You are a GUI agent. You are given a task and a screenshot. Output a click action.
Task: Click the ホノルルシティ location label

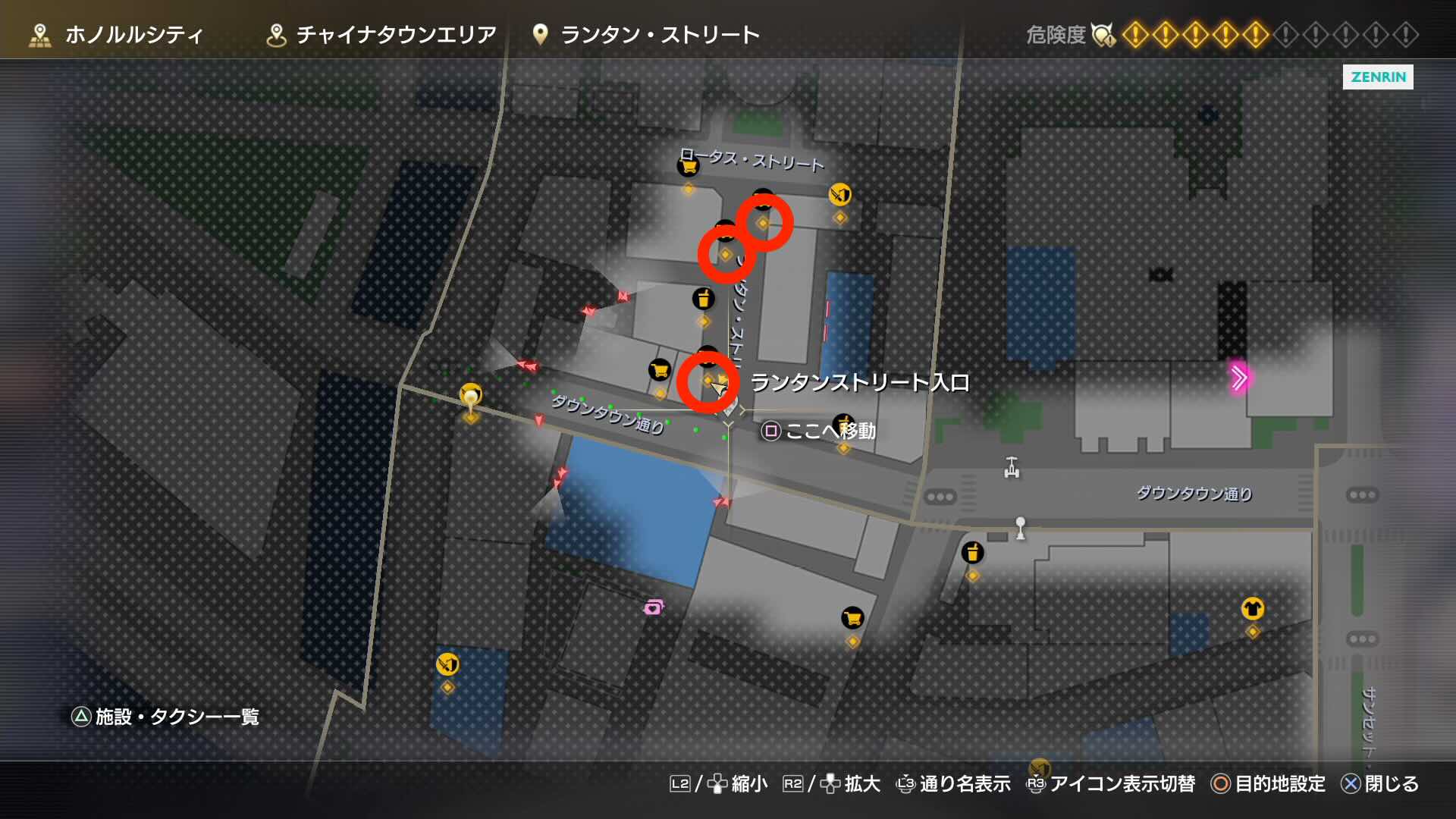133,33
